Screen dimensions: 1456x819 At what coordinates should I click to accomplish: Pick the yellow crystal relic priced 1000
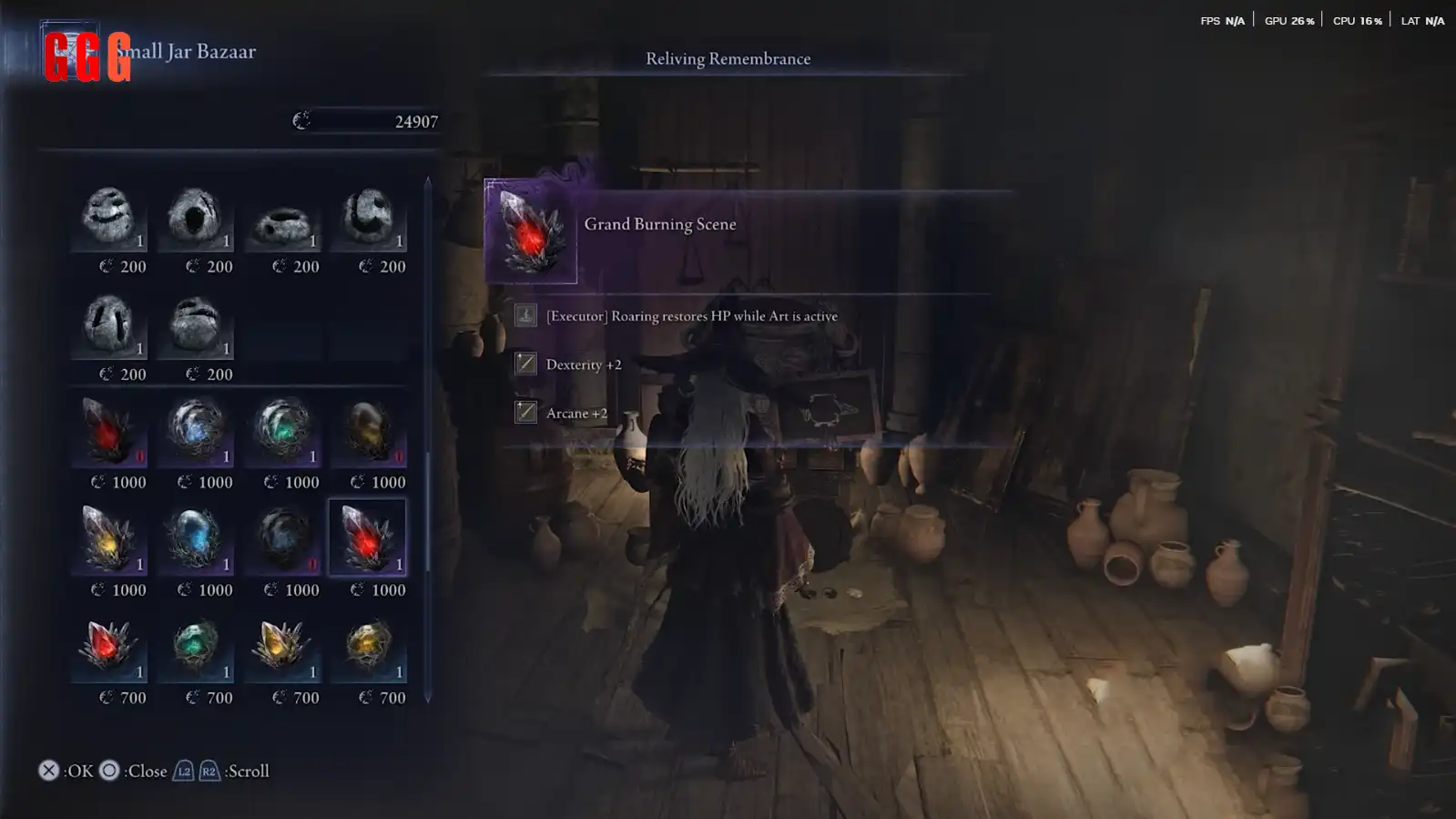coord(108,538)
